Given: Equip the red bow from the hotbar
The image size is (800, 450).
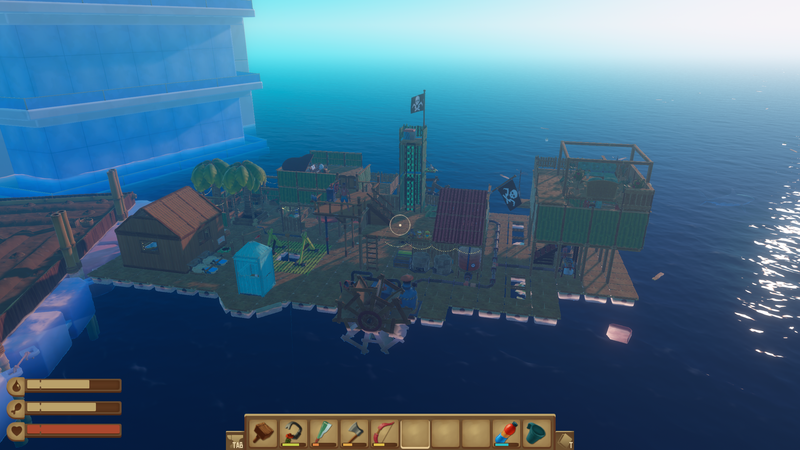Looking at the screenshot, I should [x=385, y=432].
